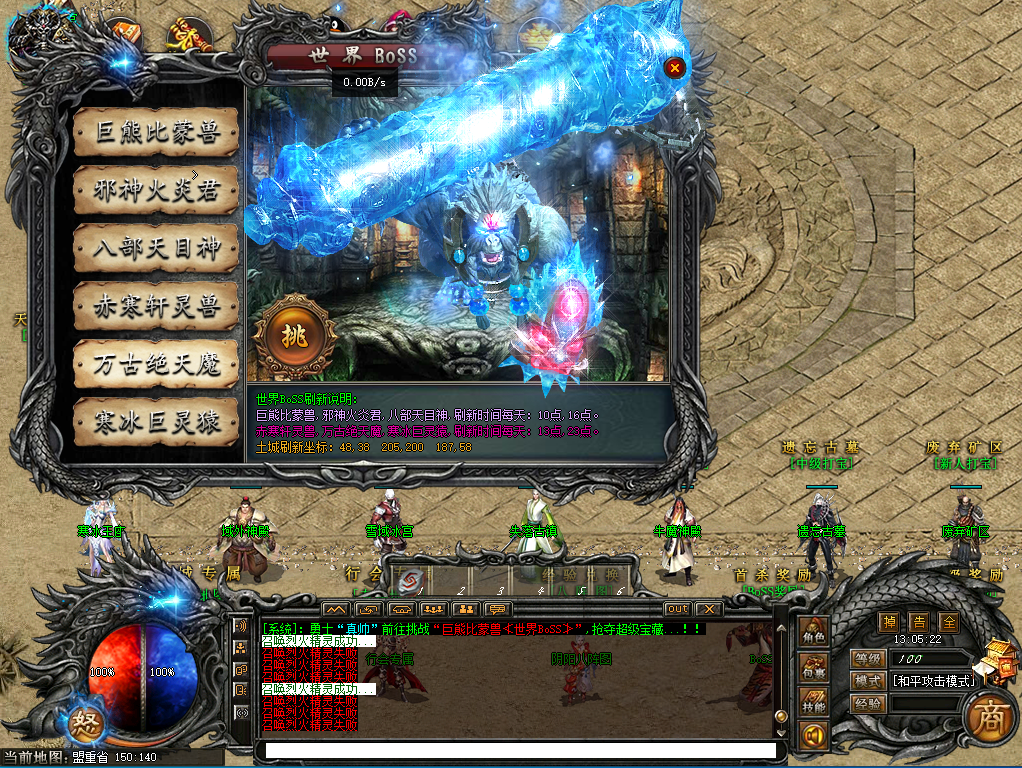Pick the 赤寒轩灵兽 boss entry

[156, 306]
